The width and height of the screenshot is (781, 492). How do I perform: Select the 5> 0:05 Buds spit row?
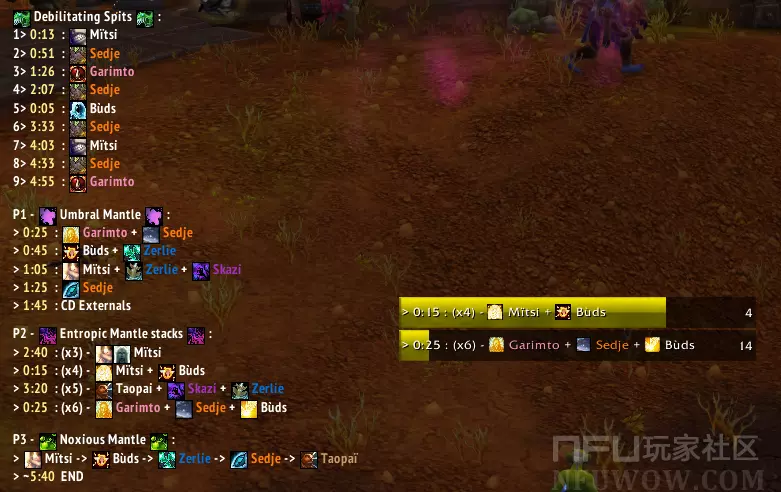68,108
